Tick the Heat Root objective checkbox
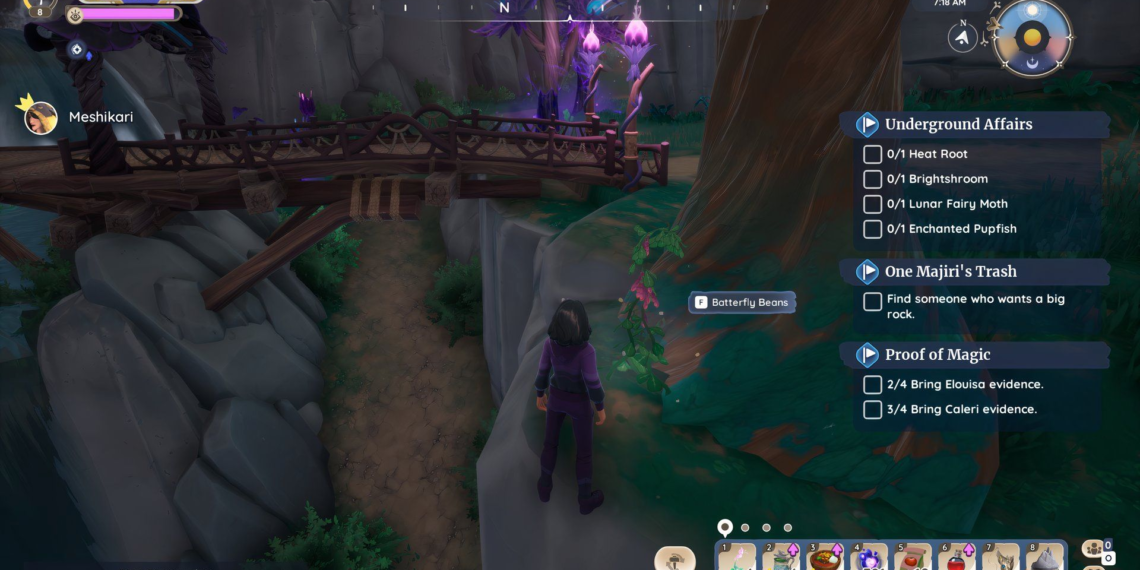This screenshot has width=1140, height=570. coord(872,154)
